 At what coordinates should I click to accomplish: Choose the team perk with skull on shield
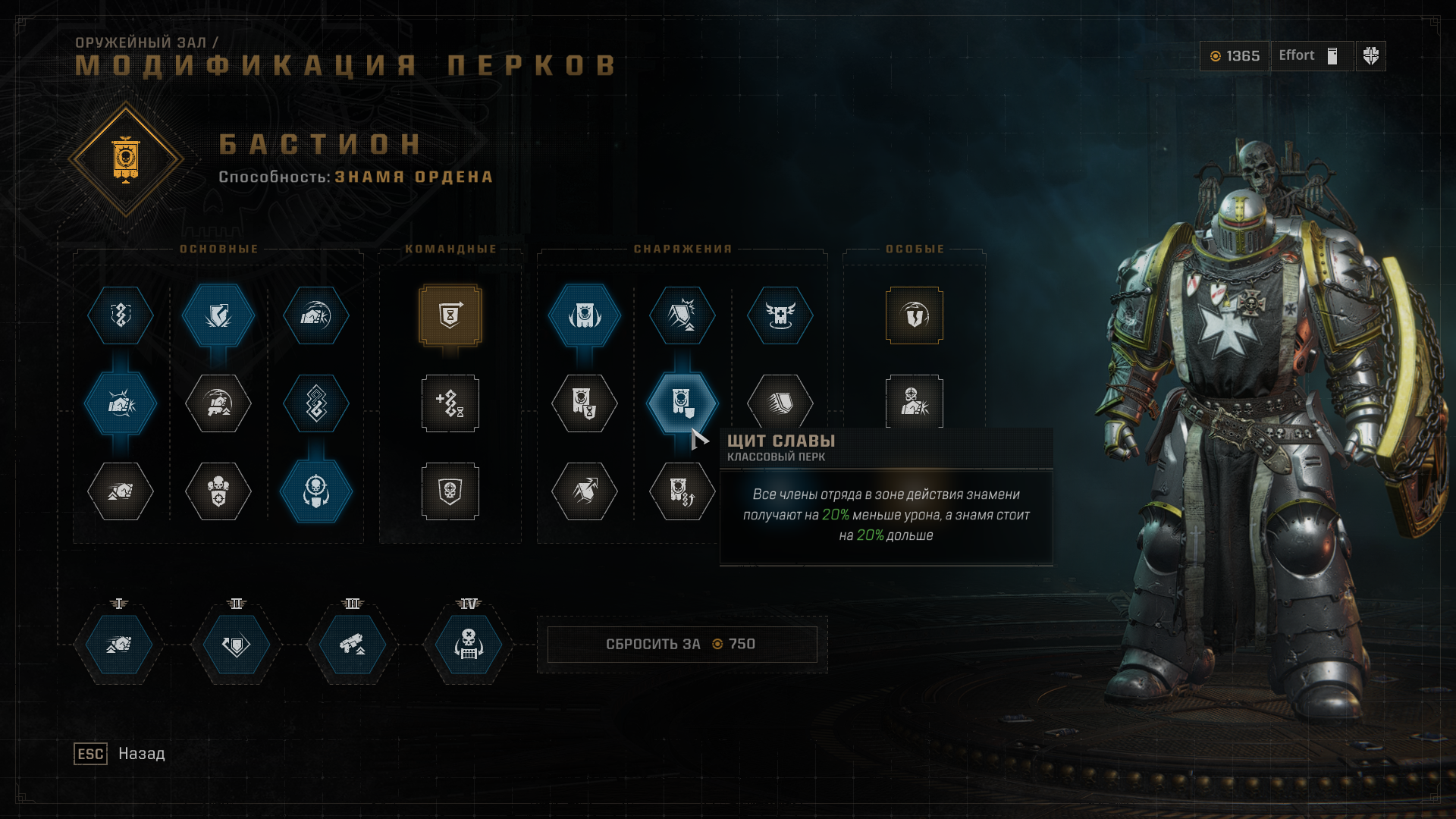450,491
